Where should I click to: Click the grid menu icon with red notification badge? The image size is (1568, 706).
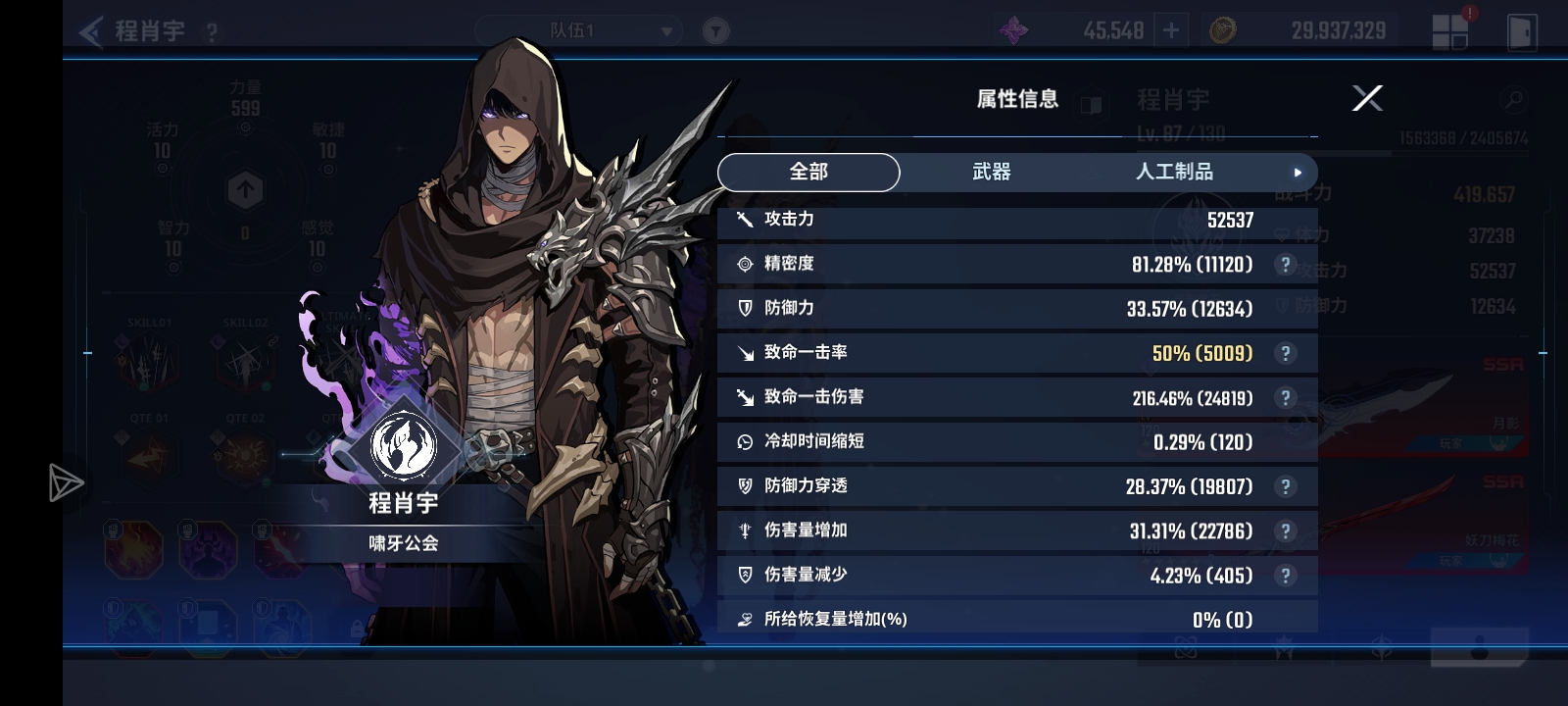coord(1450,29)
